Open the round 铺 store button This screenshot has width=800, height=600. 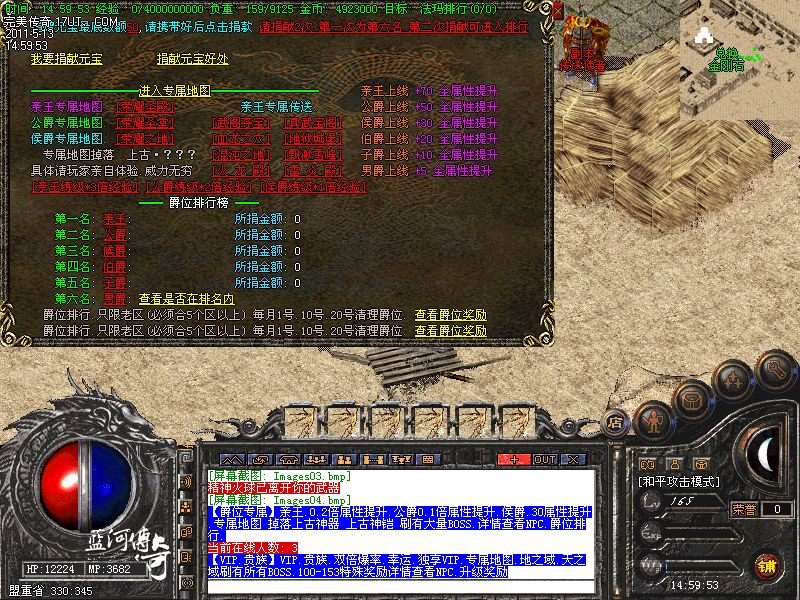tap(765, 566)
